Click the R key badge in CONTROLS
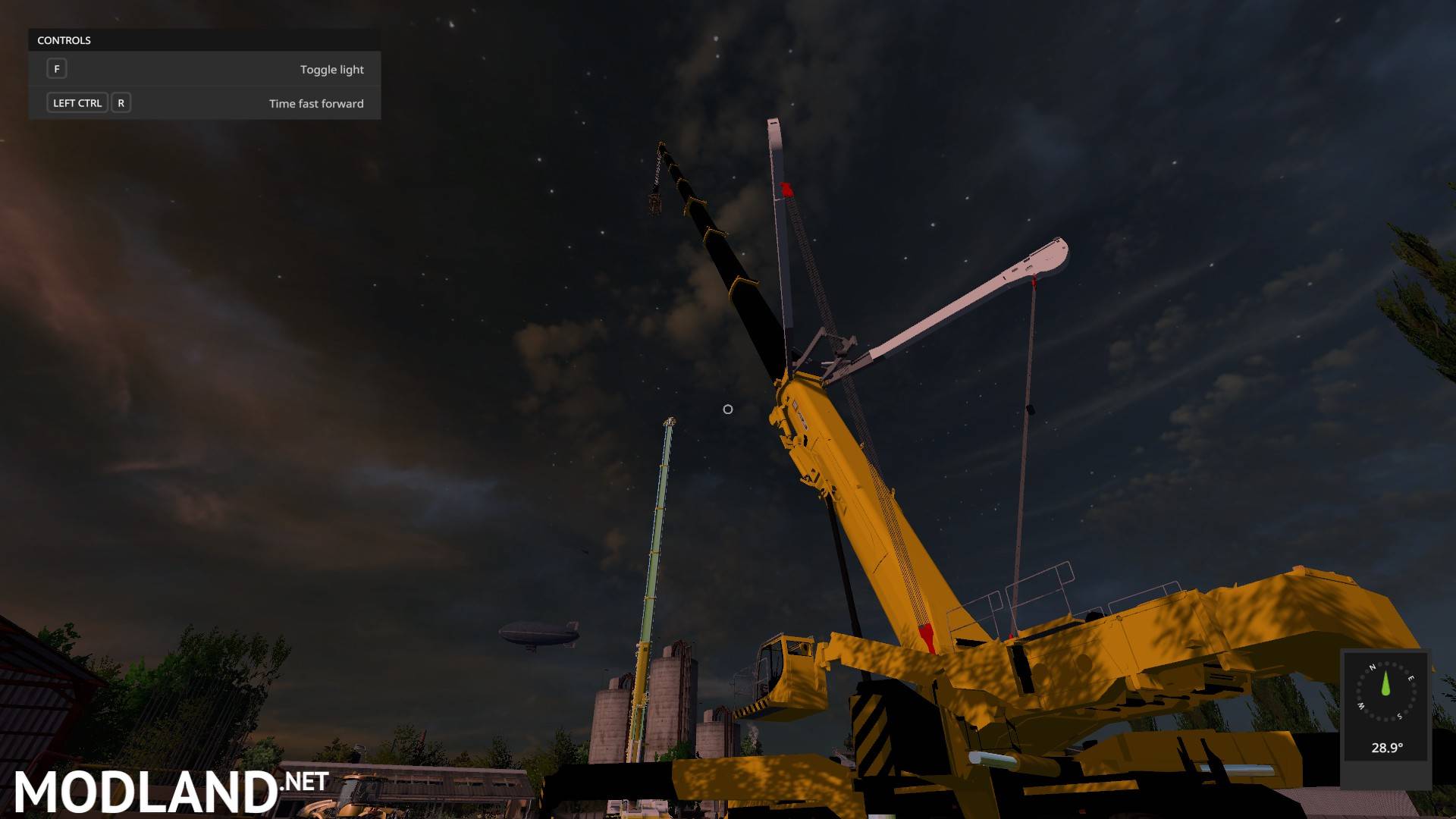This screenshot has width=1456, height=819. pyautogui.click(x=121, y=102)
